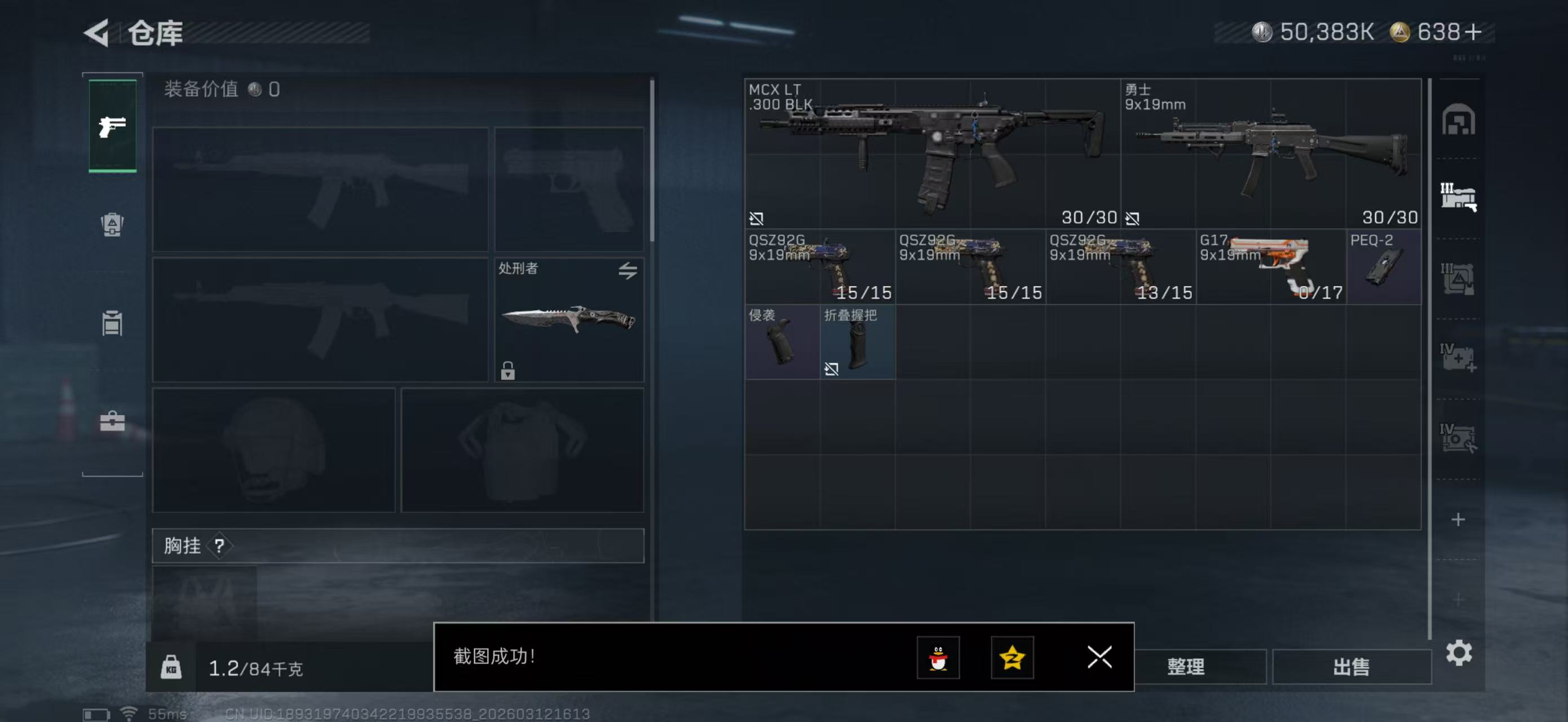The width and height of the screenshot is (1568, 722).
Task: Switch to the backpack tab
Action: tap(112, 224)
